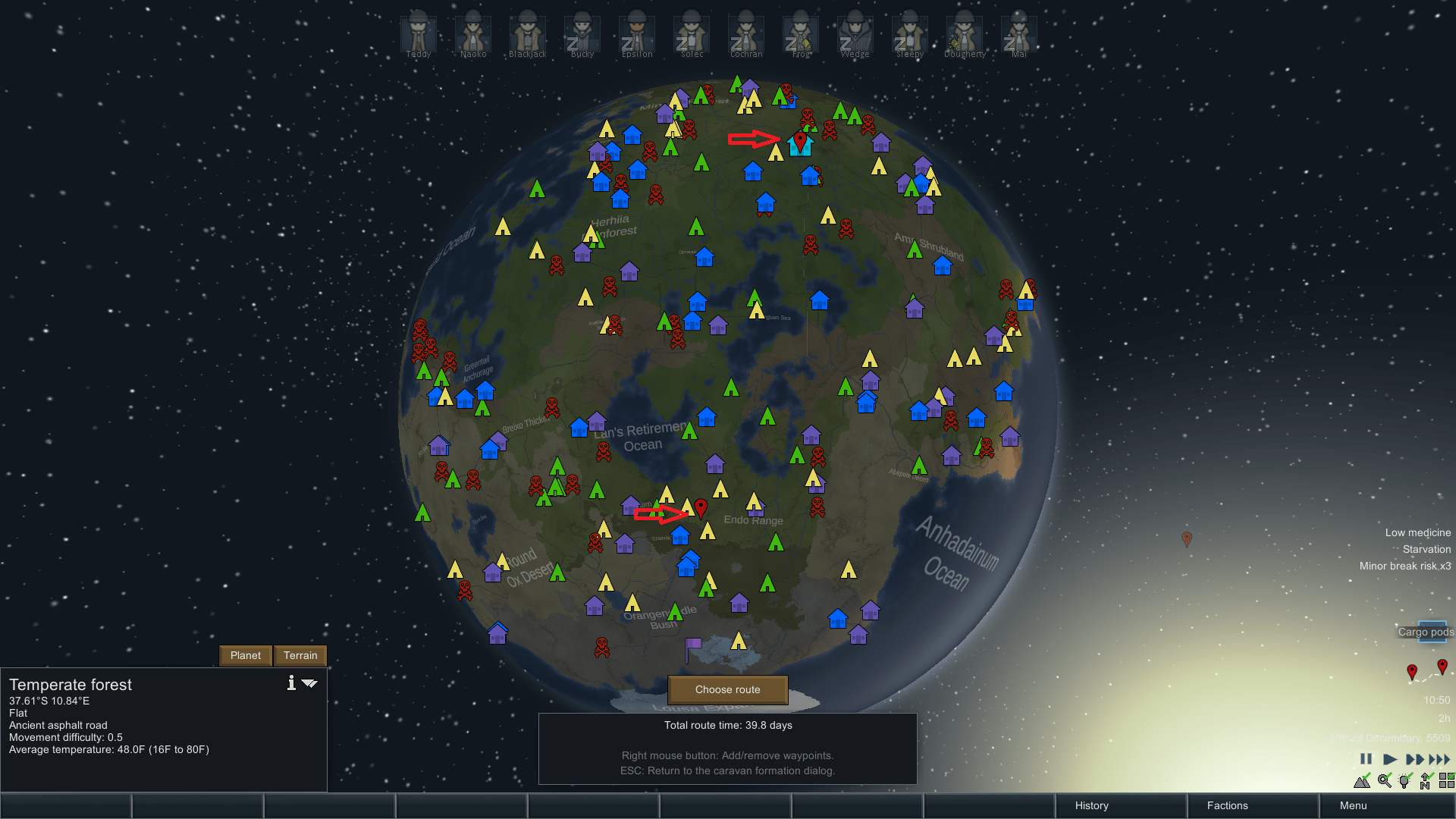Collapse the Temperate forest panel with the chevron

309,682
